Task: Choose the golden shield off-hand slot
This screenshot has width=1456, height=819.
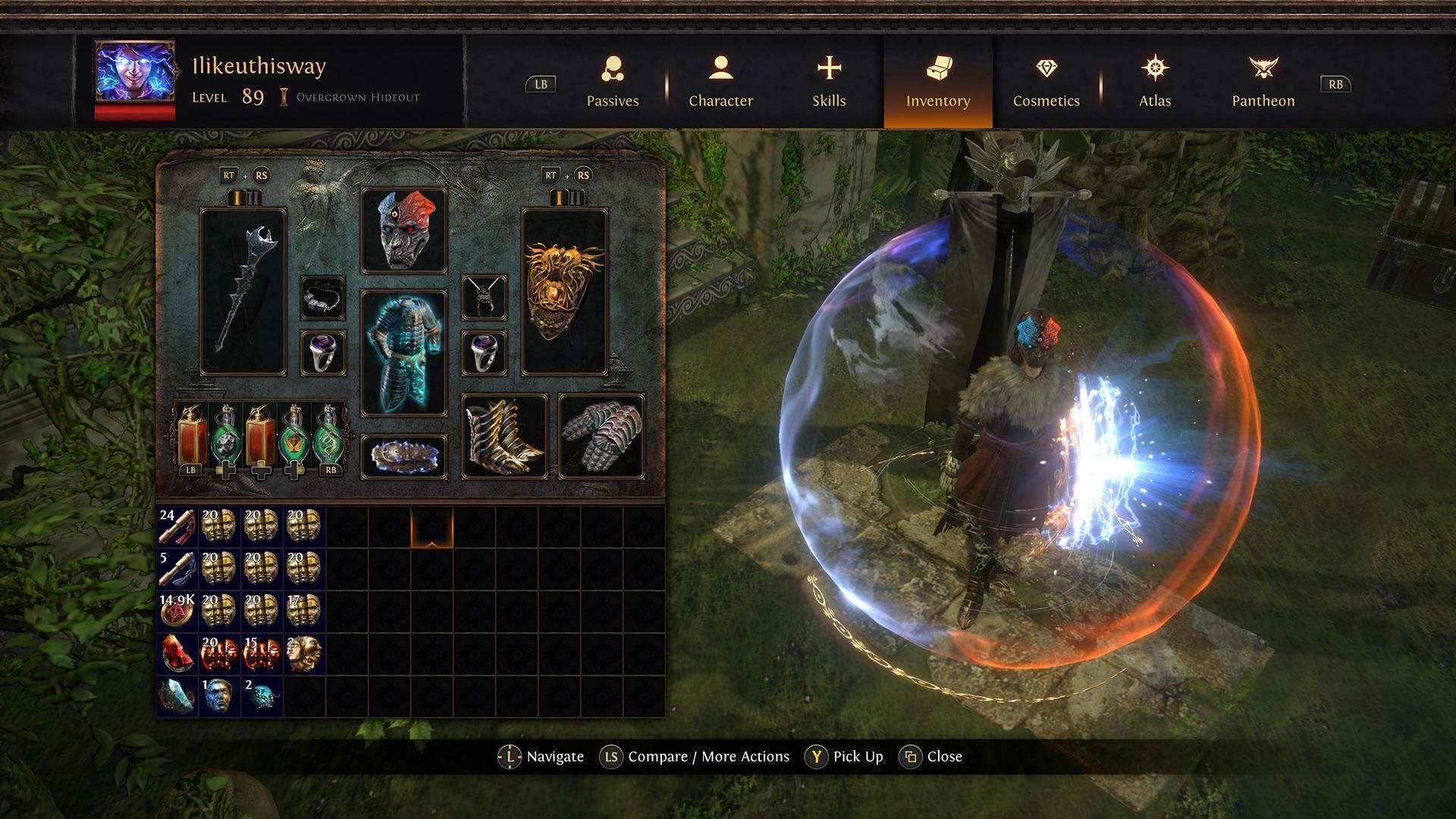Action: click(564, 292)
